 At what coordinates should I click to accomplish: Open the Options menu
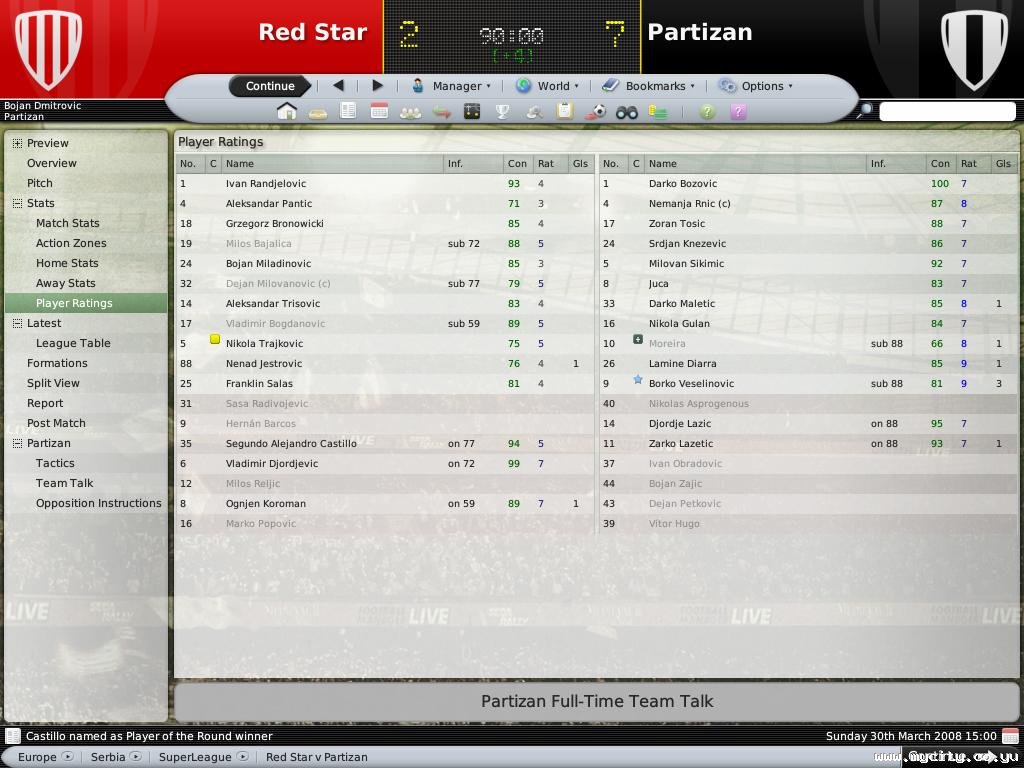(x=755, y=86)
